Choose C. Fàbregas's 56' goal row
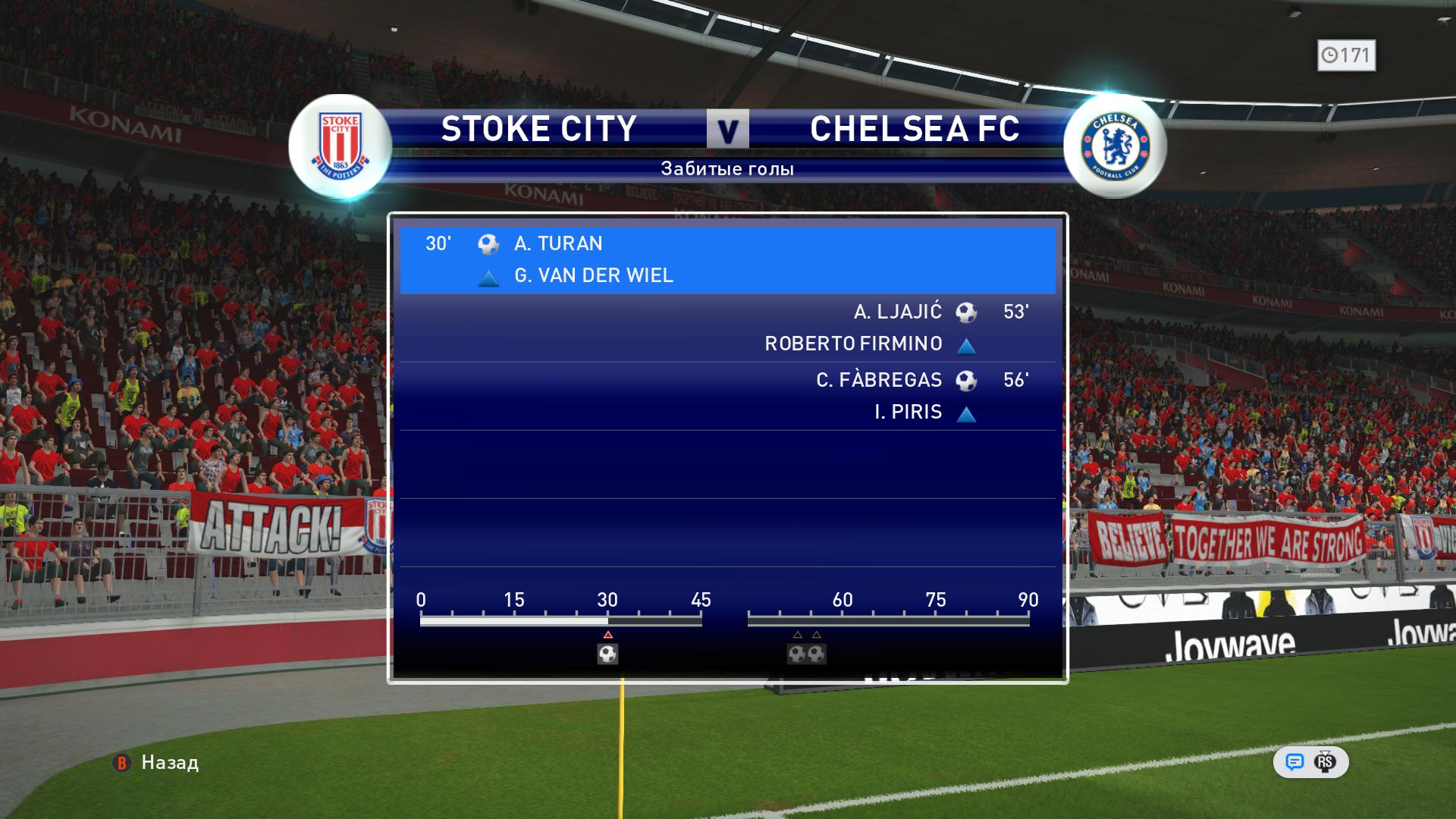Screen dimensions: 1456x819 (x=726, y=396)
